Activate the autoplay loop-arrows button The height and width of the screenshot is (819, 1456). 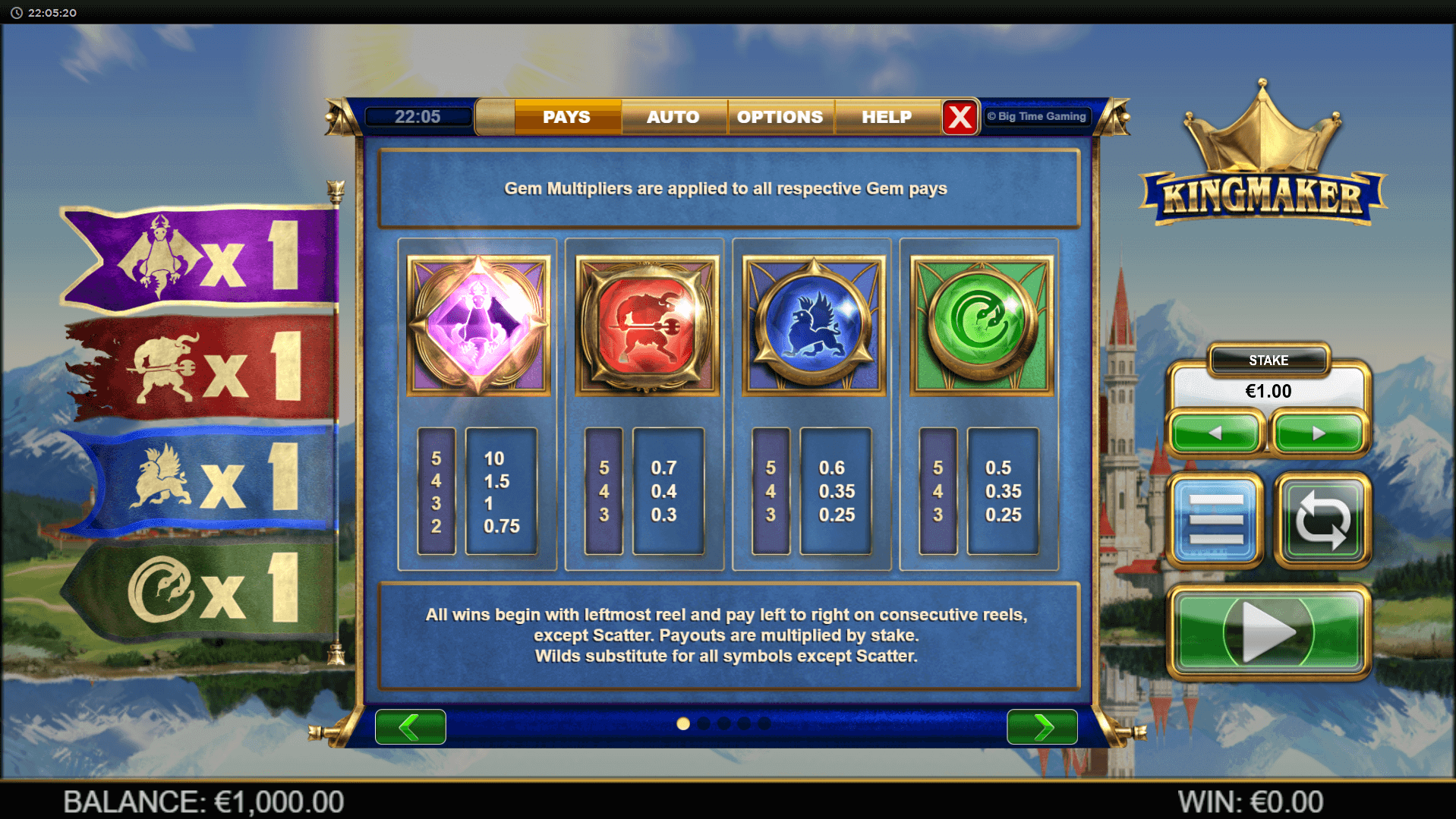pos(1322,520)
